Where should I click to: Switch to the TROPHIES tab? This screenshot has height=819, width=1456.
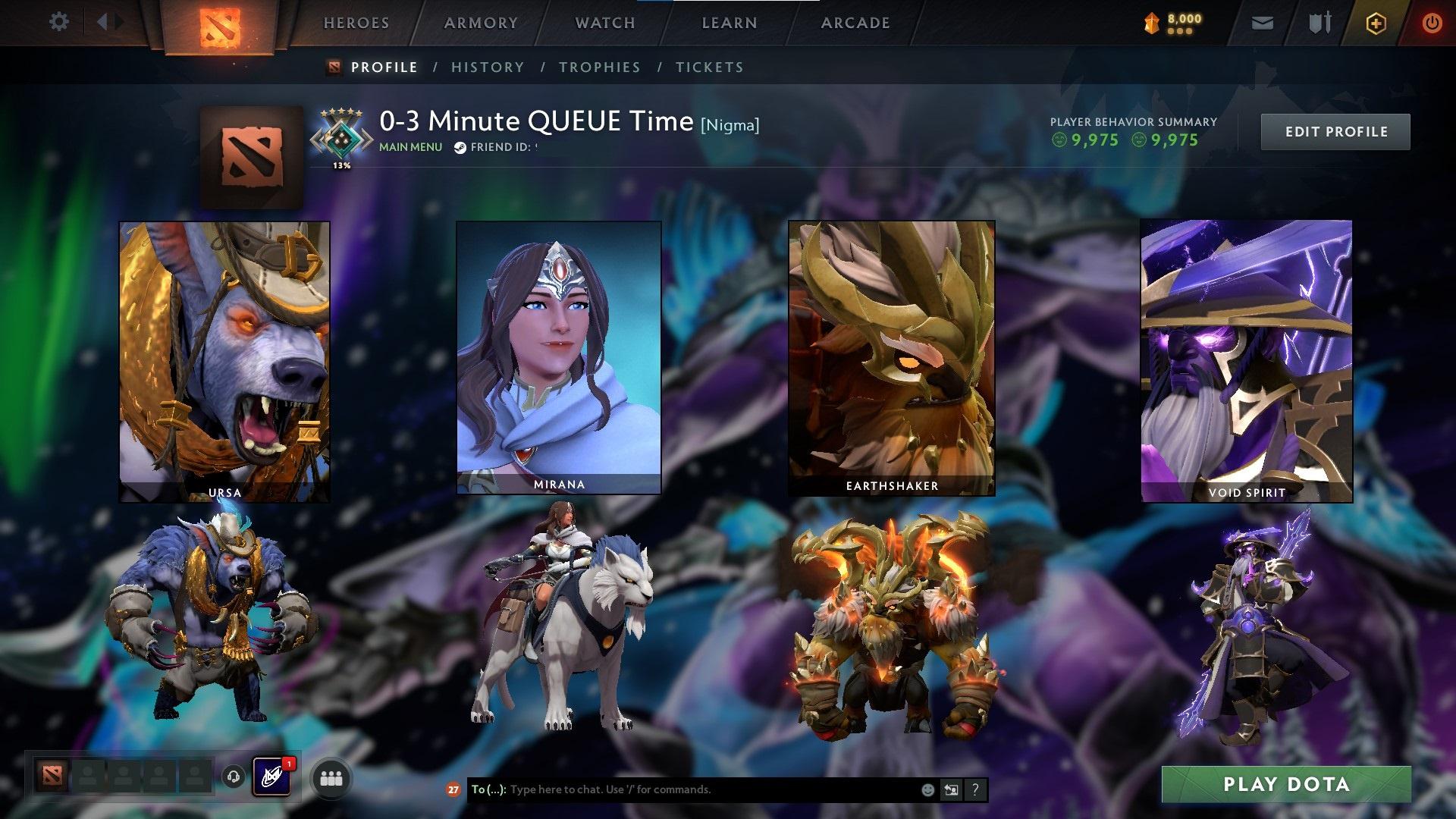point(600,67)
